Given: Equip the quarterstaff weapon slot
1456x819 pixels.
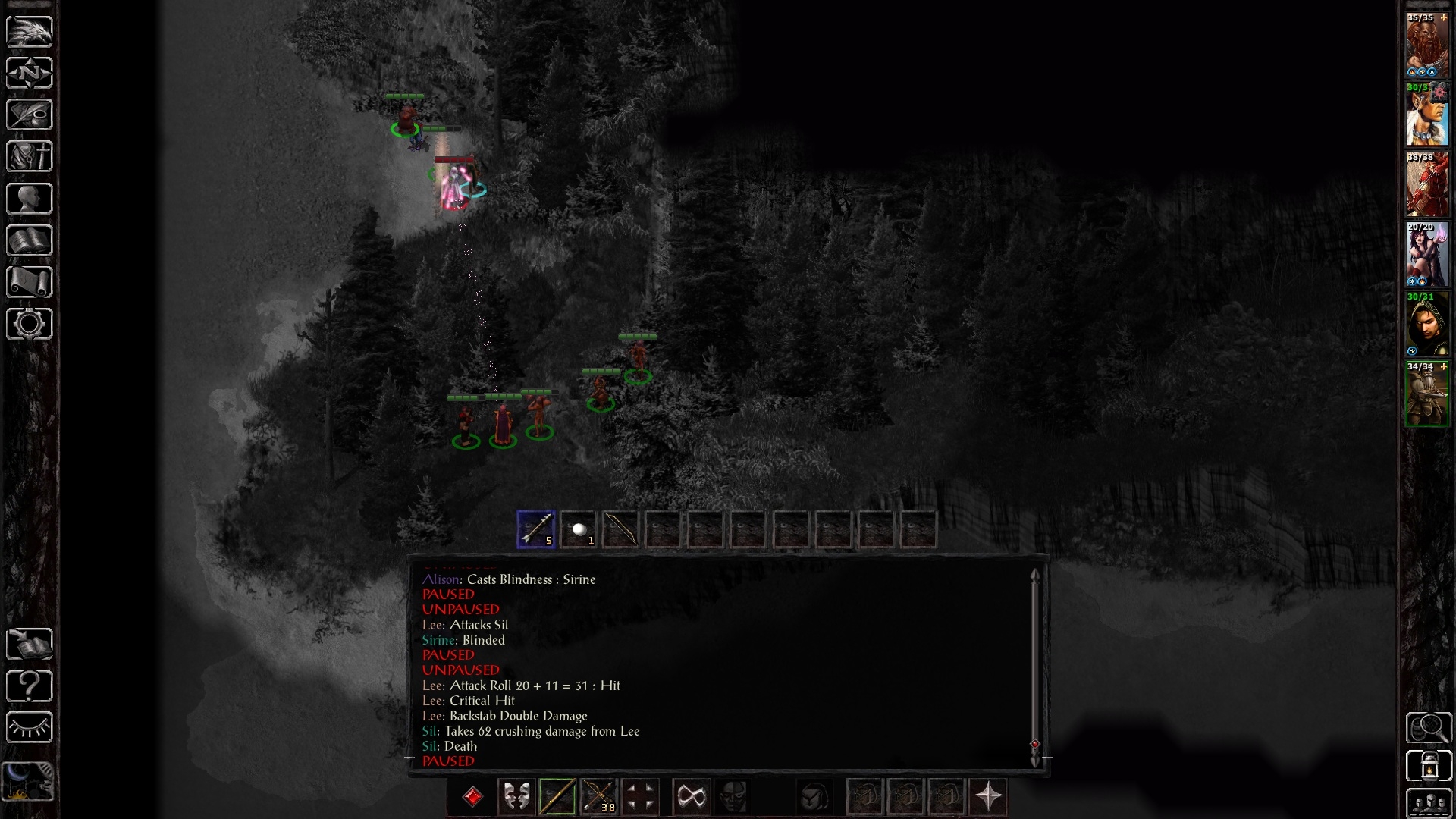Looking at the screenshot, I should (557, 797).
